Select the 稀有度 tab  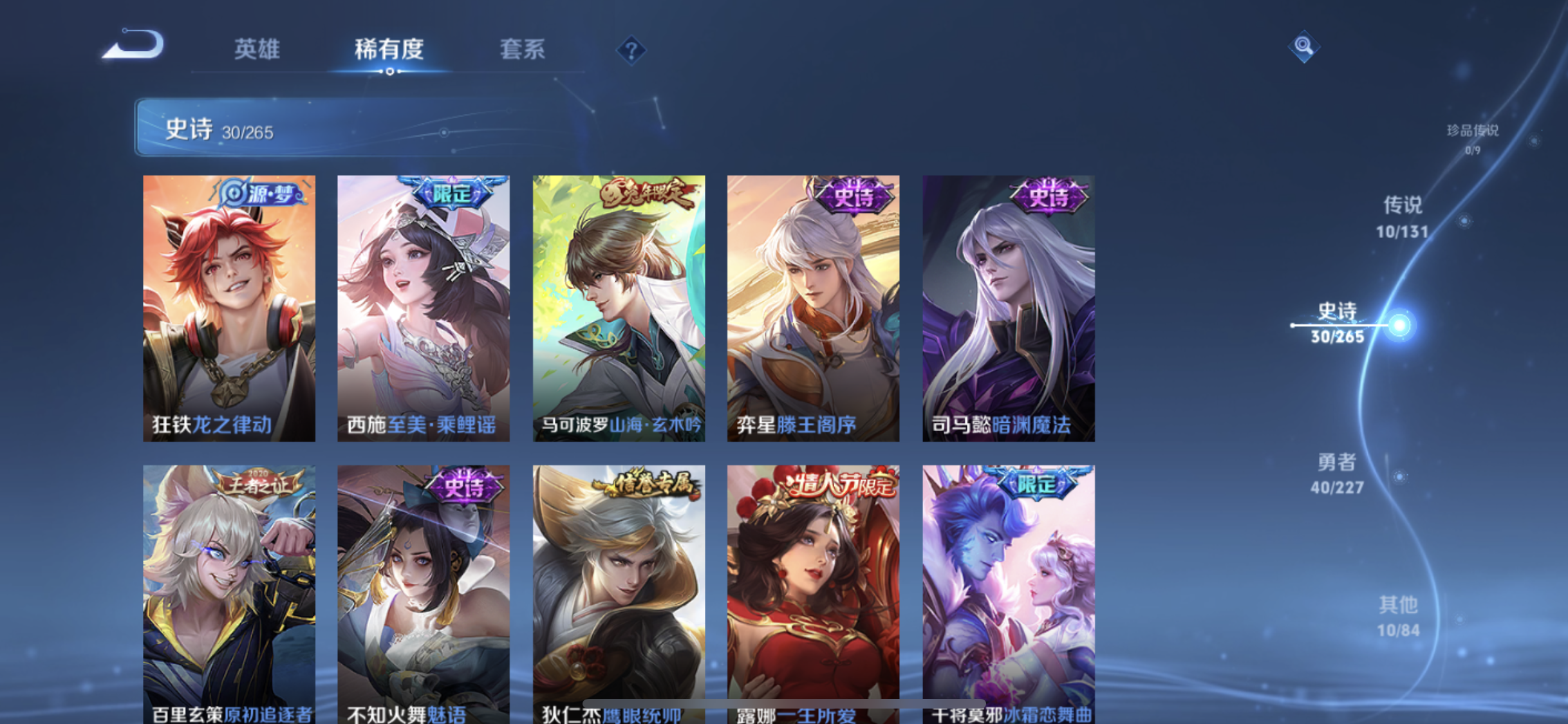[388, 50]
